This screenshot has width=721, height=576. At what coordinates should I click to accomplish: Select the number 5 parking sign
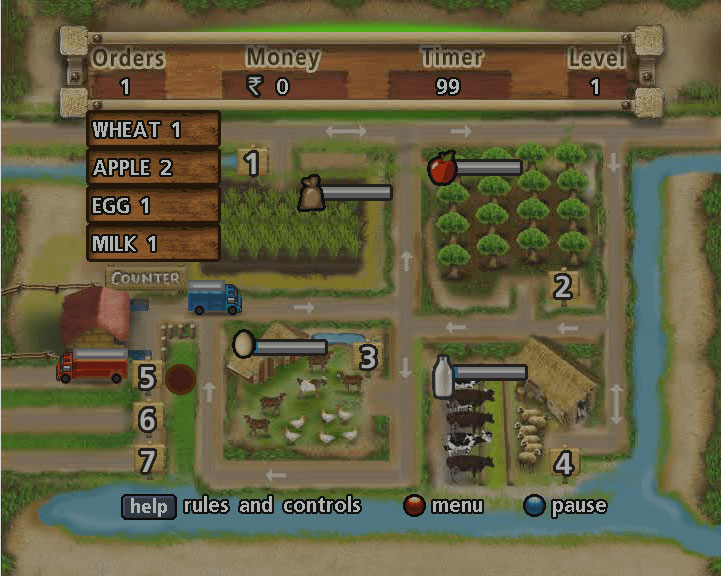pyautogui.click(x=148, y=377)
